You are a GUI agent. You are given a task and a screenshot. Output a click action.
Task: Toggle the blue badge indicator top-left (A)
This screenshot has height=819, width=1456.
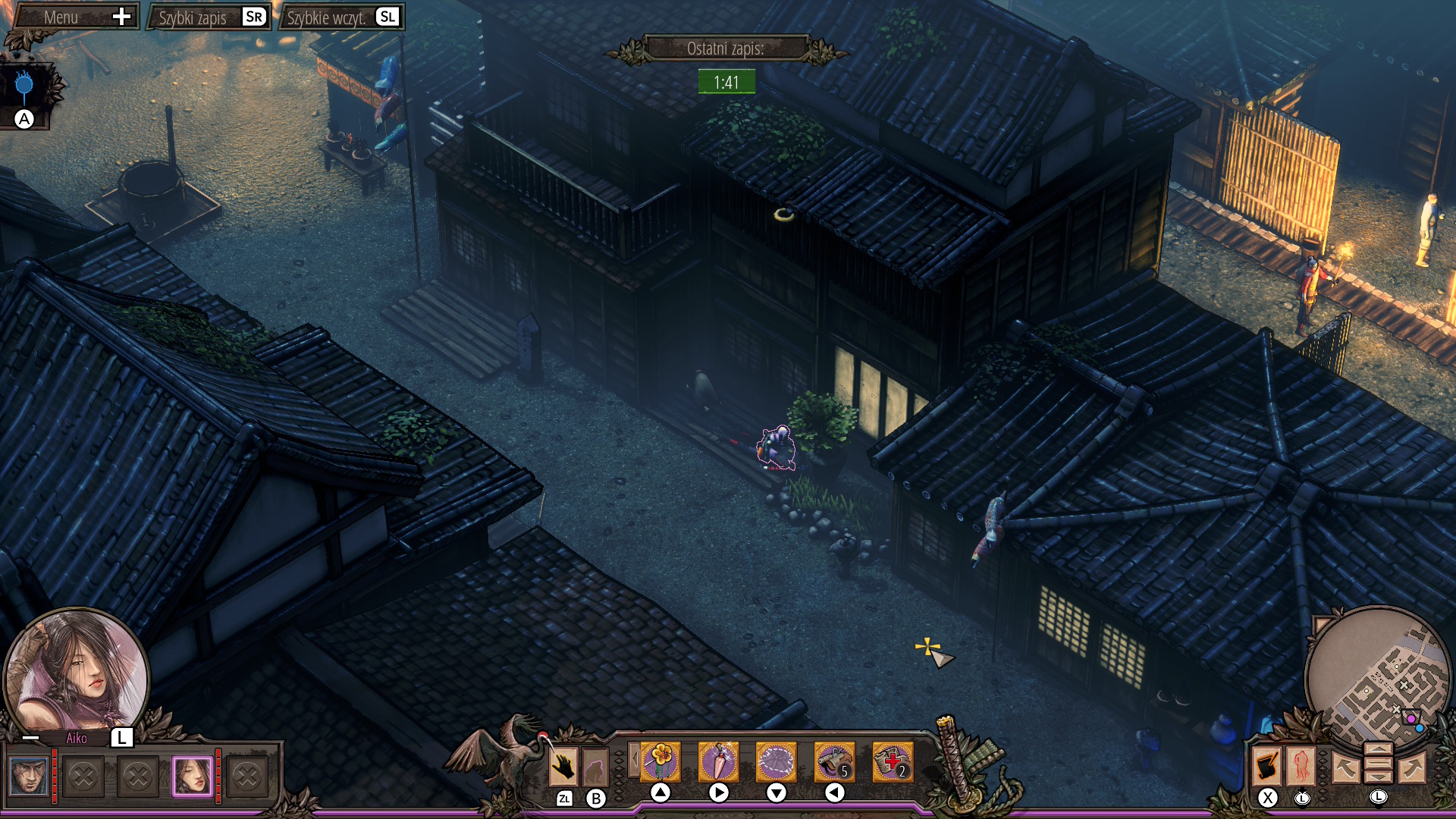click(x=25, y=85)
